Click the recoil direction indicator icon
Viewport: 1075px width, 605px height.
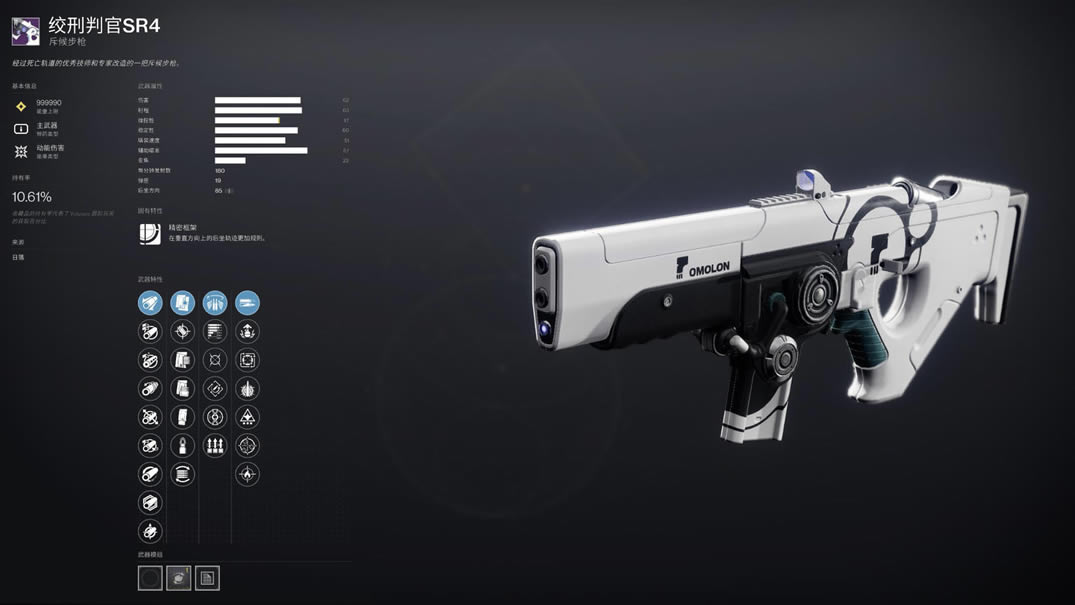[229, 190]
